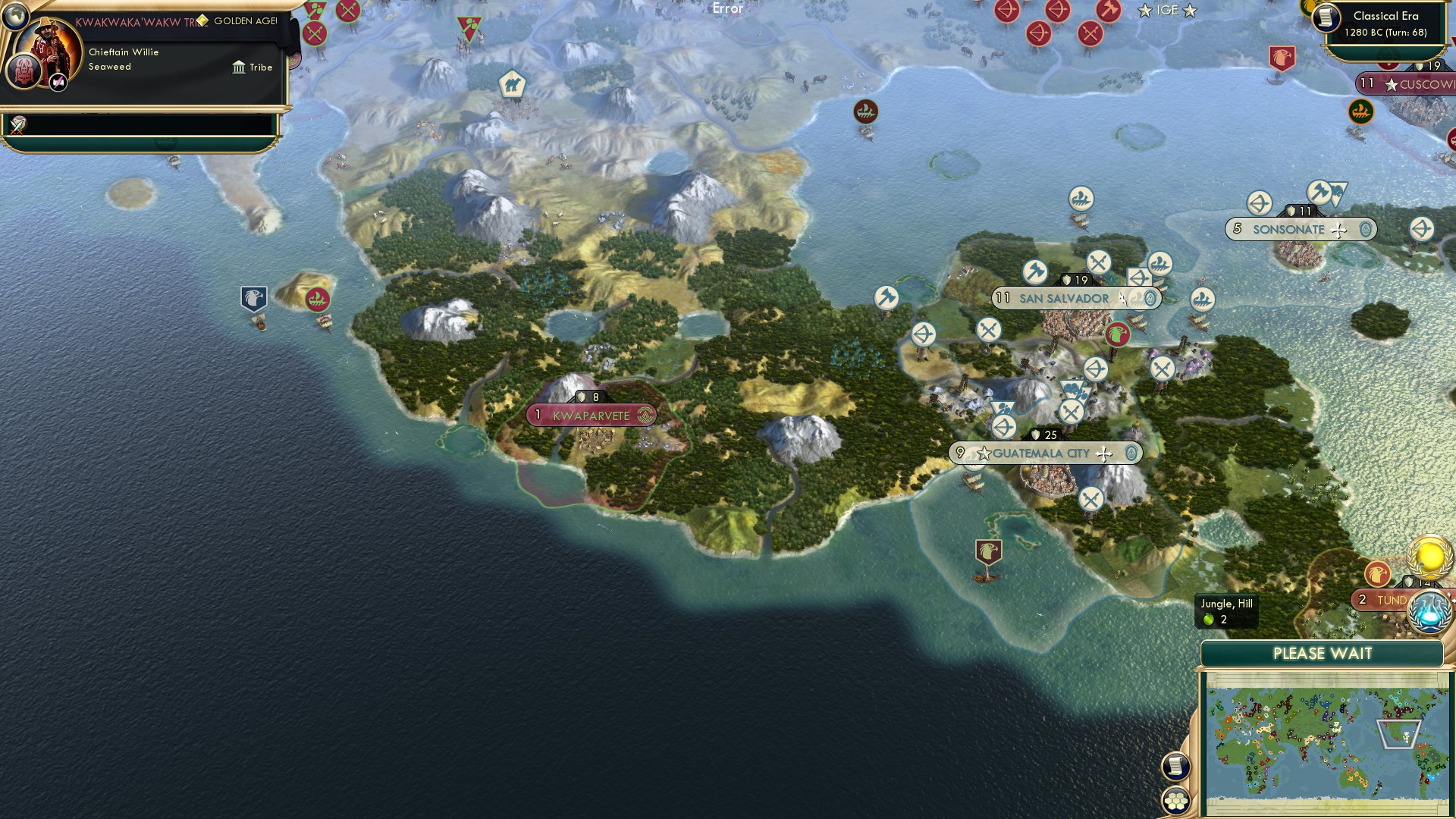Click the Golden Age diamond icon
Viewport: 1456px width, 819px height.
pyautogui.click(x=203, y=20)
